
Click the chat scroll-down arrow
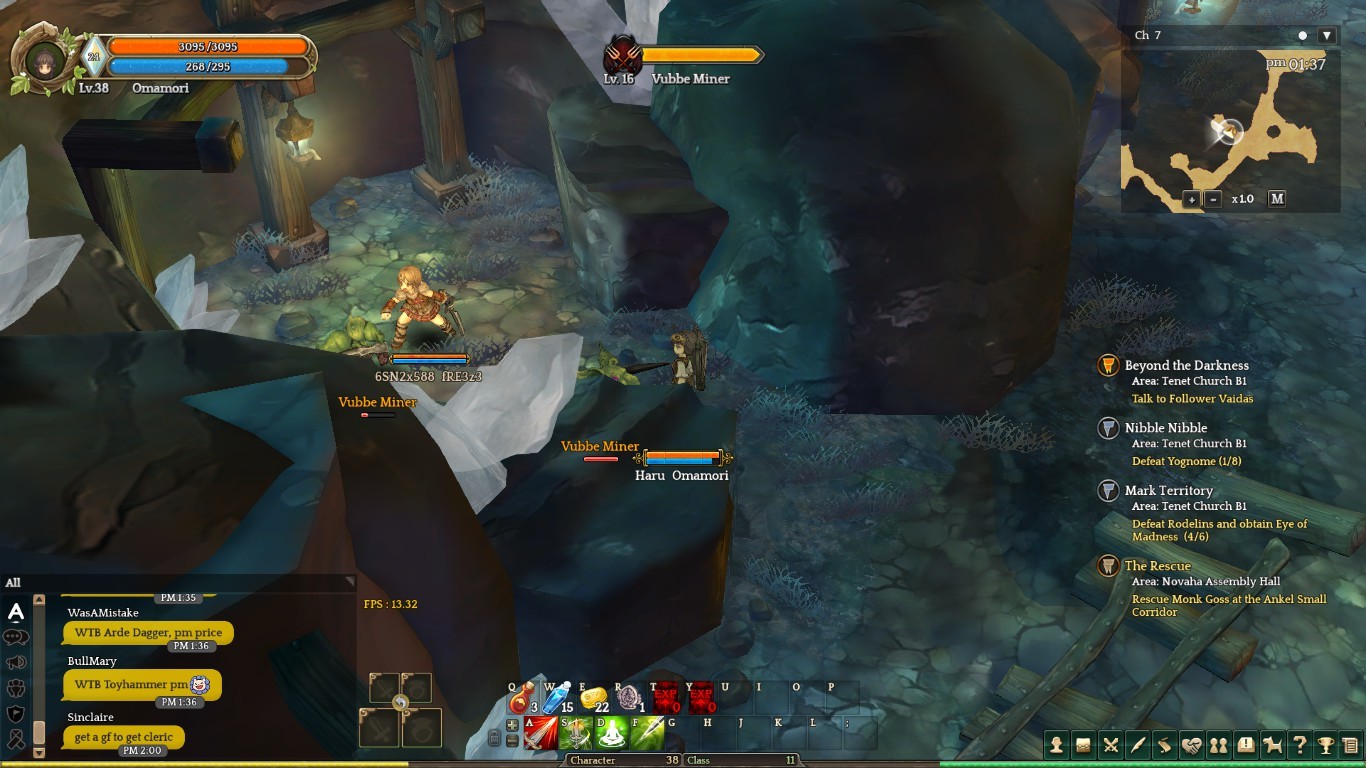coord(39,752)
